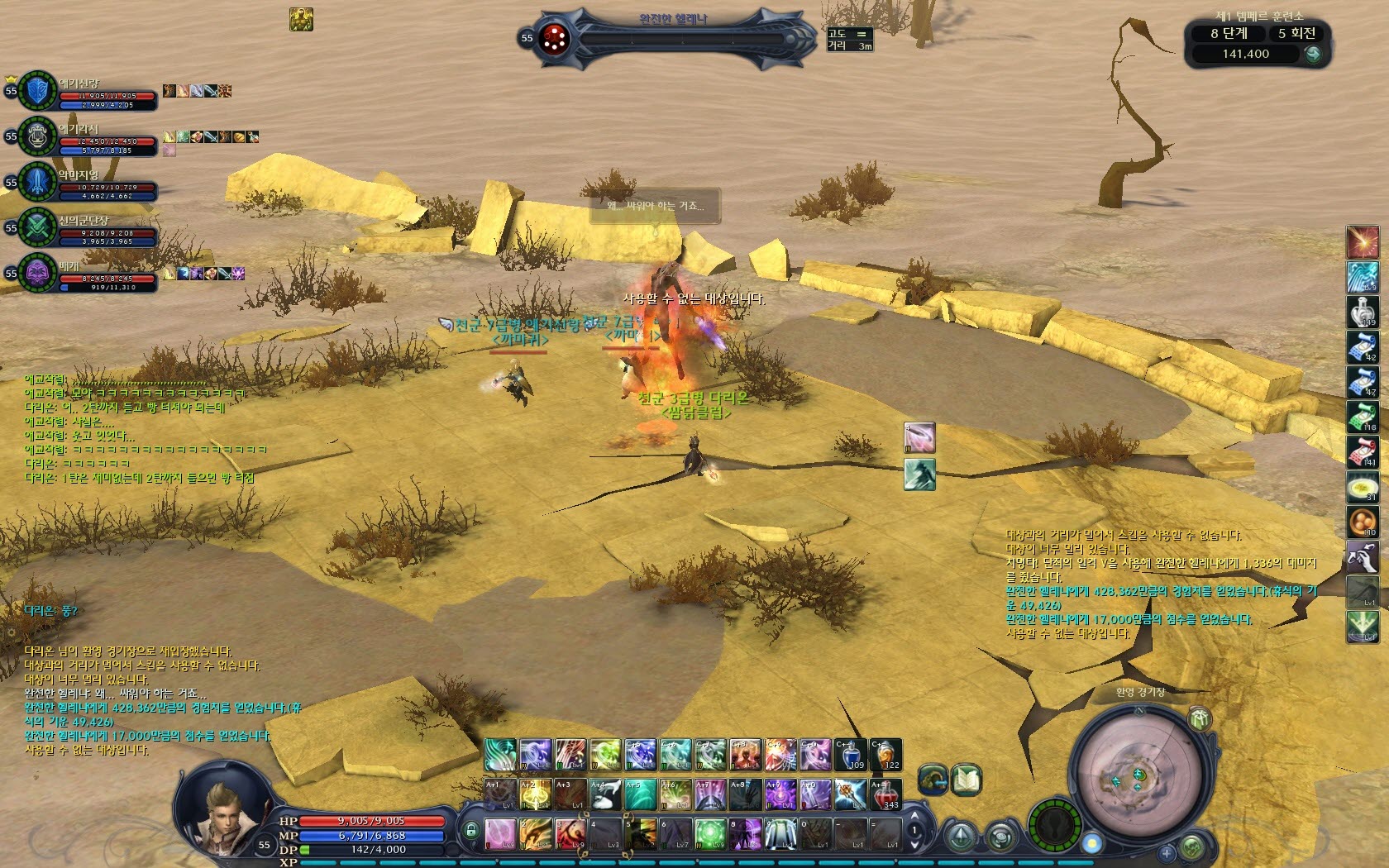
Task: Open the book icon beside the hotbar
Action: [x=966, y=780]
